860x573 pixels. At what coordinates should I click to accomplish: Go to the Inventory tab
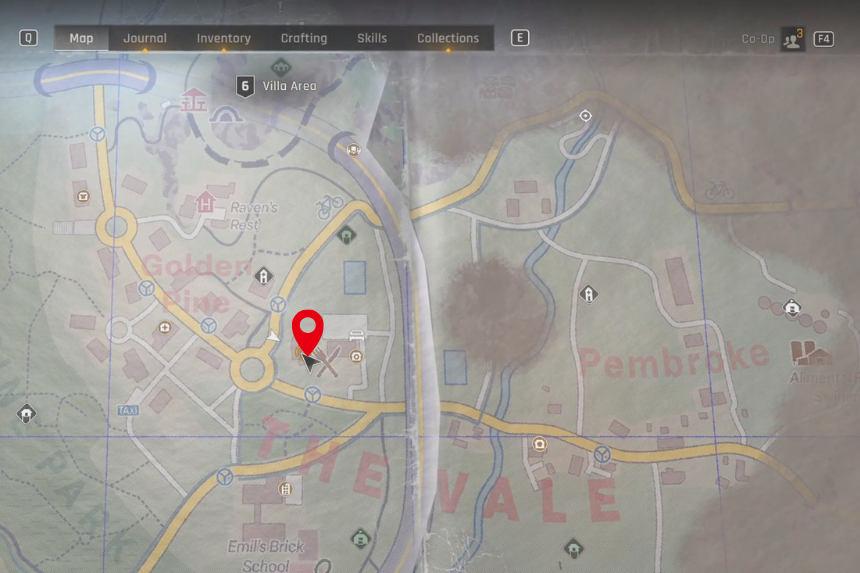click(x=223, y=39)
